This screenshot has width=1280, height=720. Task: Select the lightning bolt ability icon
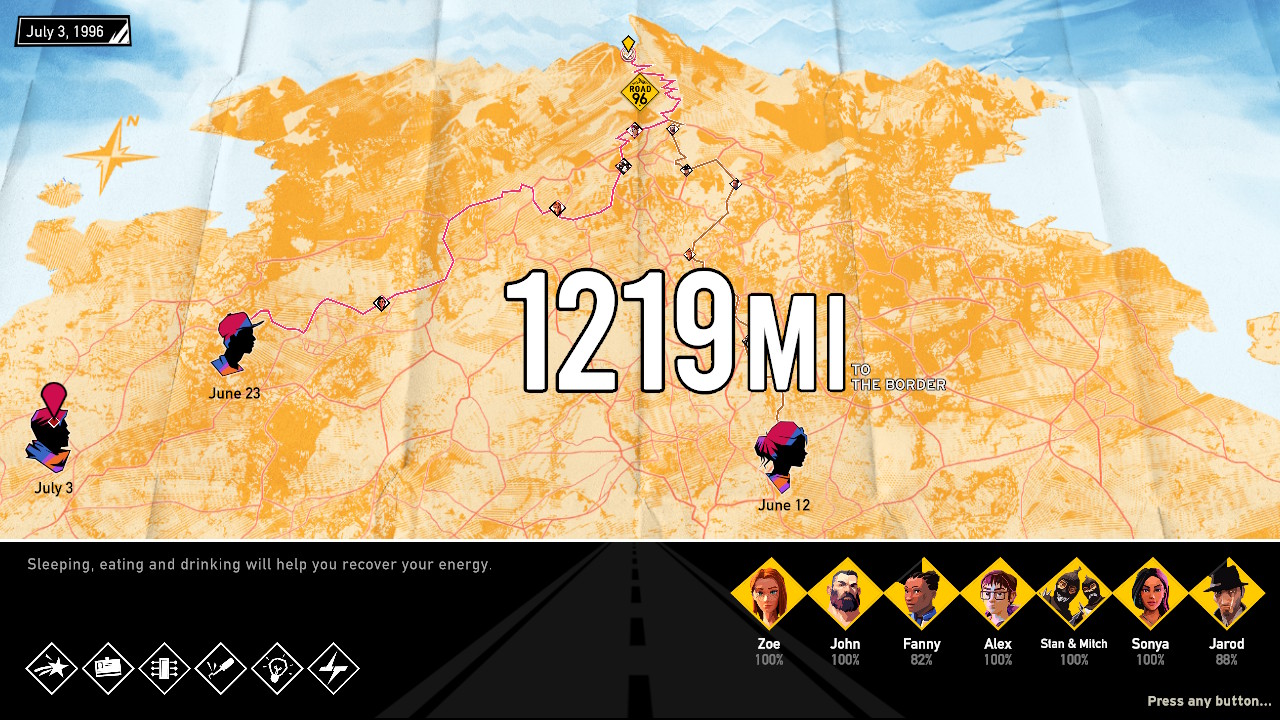coord(334,668)
